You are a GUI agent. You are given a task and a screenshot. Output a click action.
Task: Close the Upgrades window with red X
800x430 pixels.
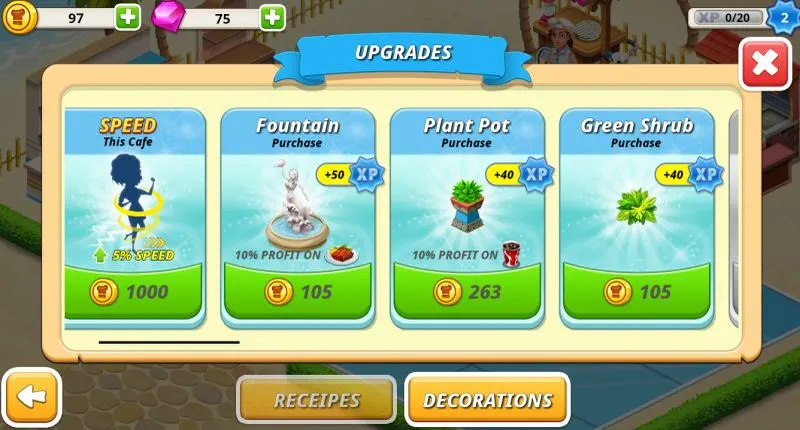(765, 64)
